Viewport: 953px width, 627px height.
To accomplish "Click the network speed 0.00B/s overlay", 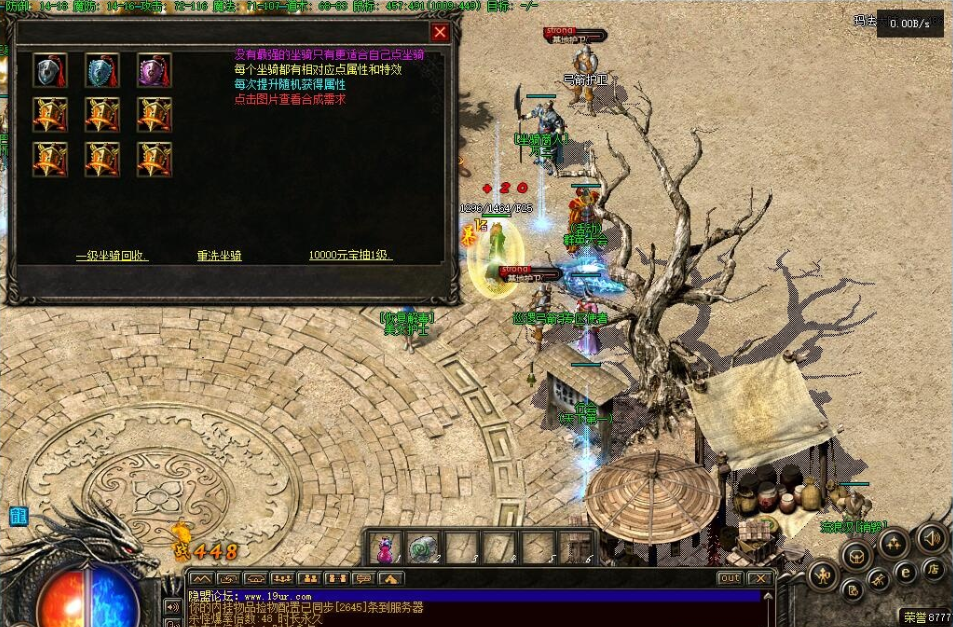I will tap(909, 23).
